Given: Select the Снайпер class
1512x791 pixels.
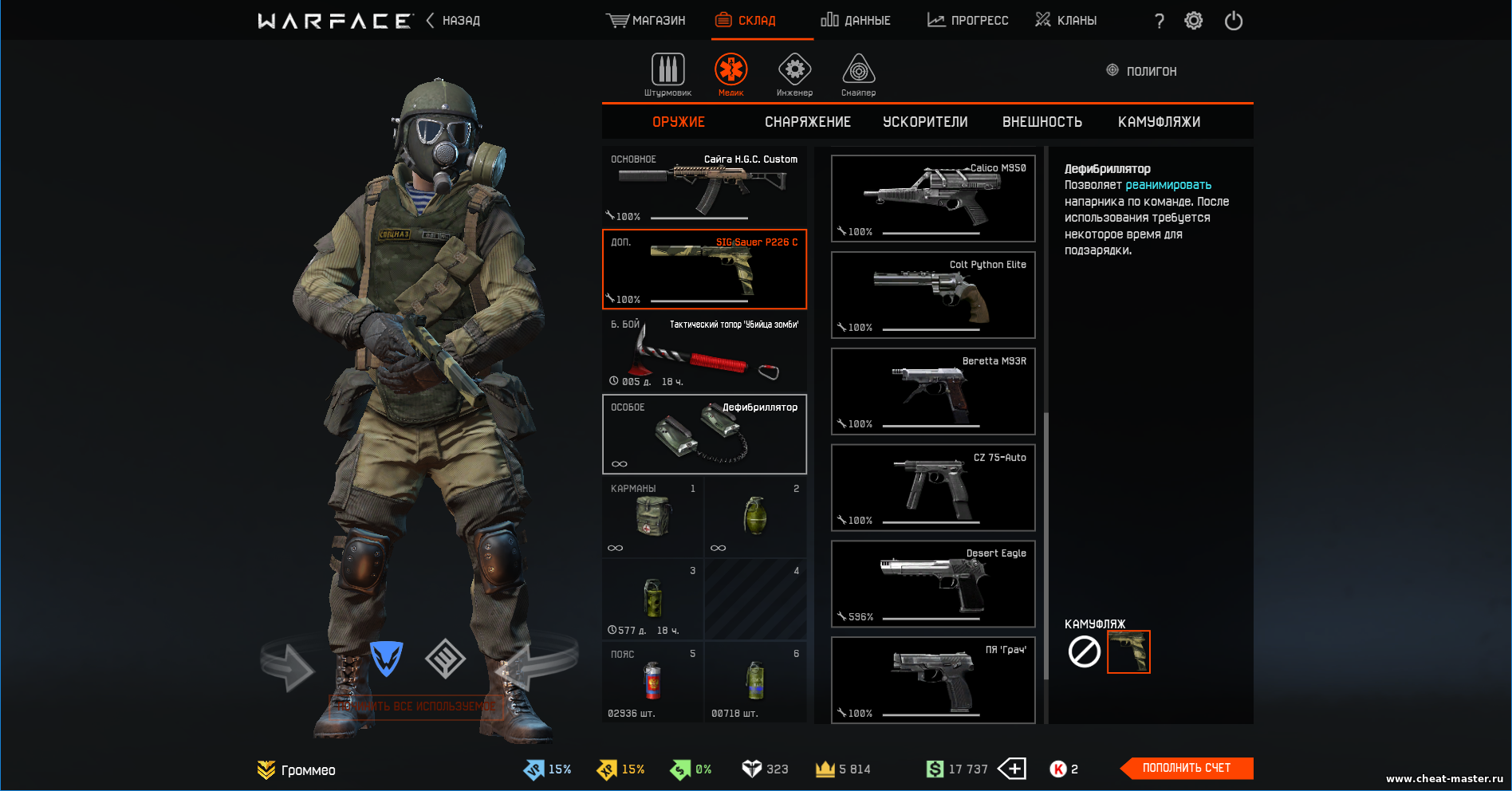Looking at the screenshot, I should point(858,75).
